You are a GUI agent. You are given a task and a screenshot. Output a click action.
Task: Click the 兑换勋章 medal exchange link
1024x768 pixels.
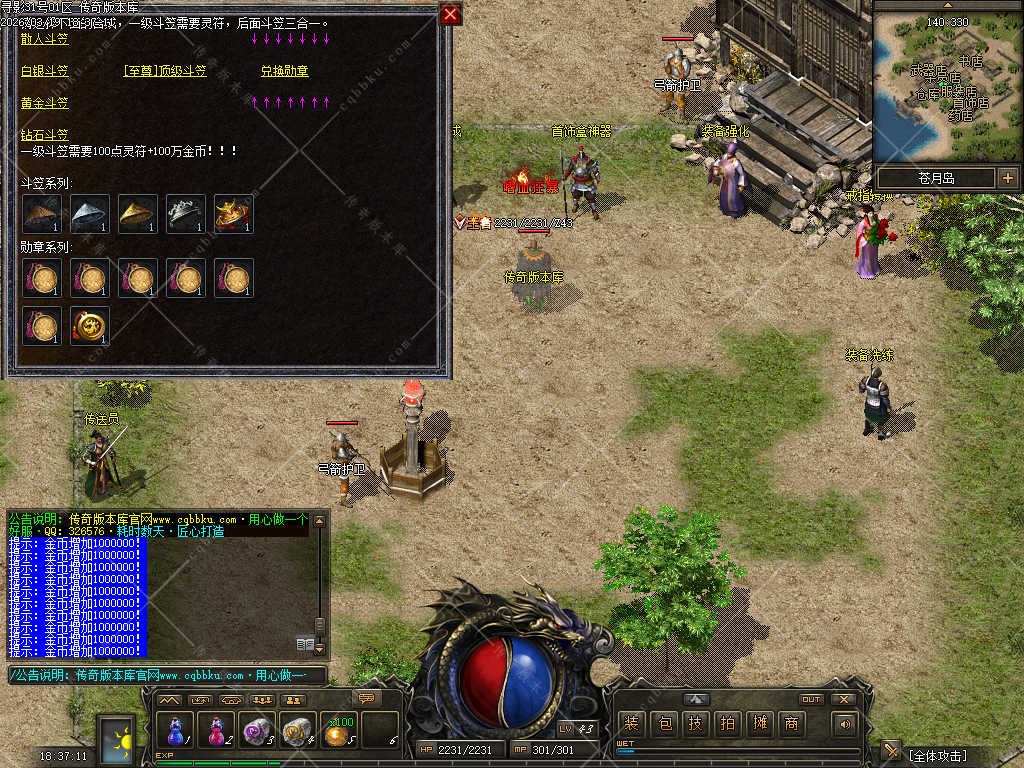[x=285, y=71]
